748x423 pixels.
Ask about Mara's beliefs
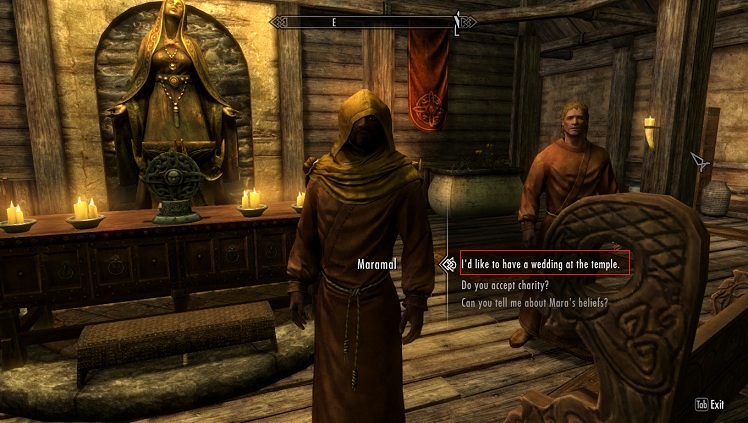535,302
